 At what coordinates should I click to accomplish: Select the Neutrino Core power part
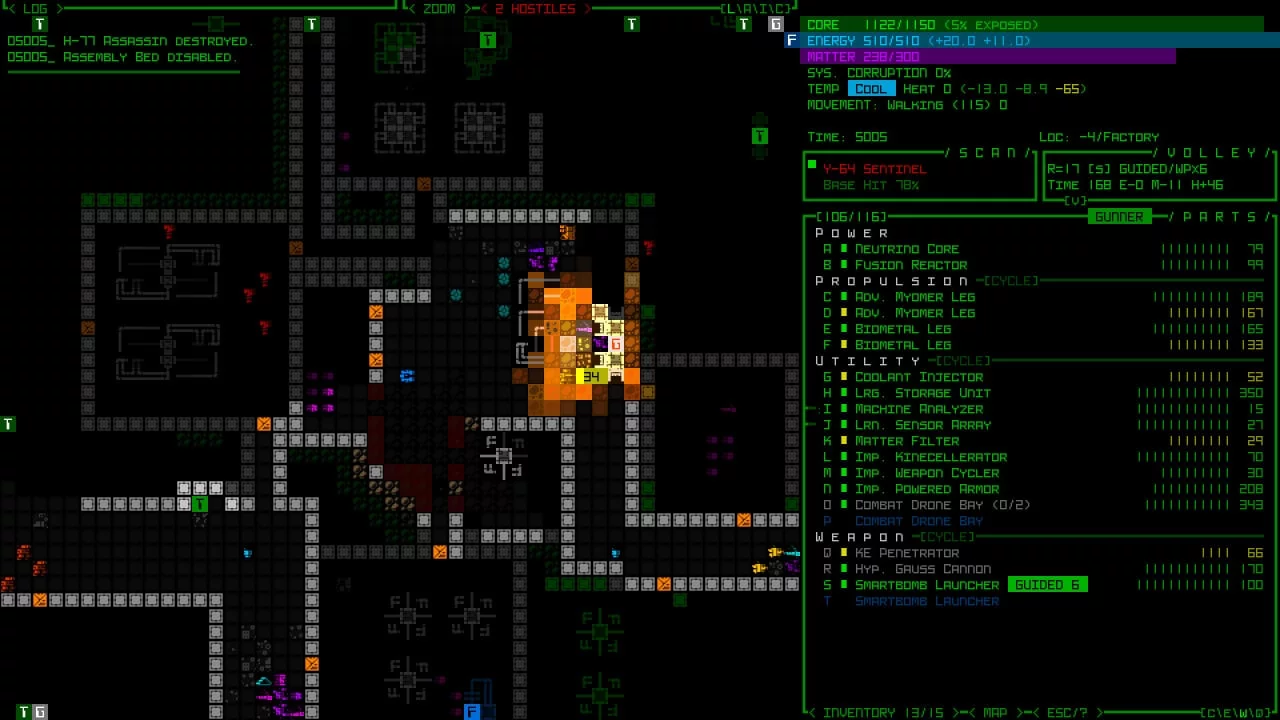(x=906, y=249)
